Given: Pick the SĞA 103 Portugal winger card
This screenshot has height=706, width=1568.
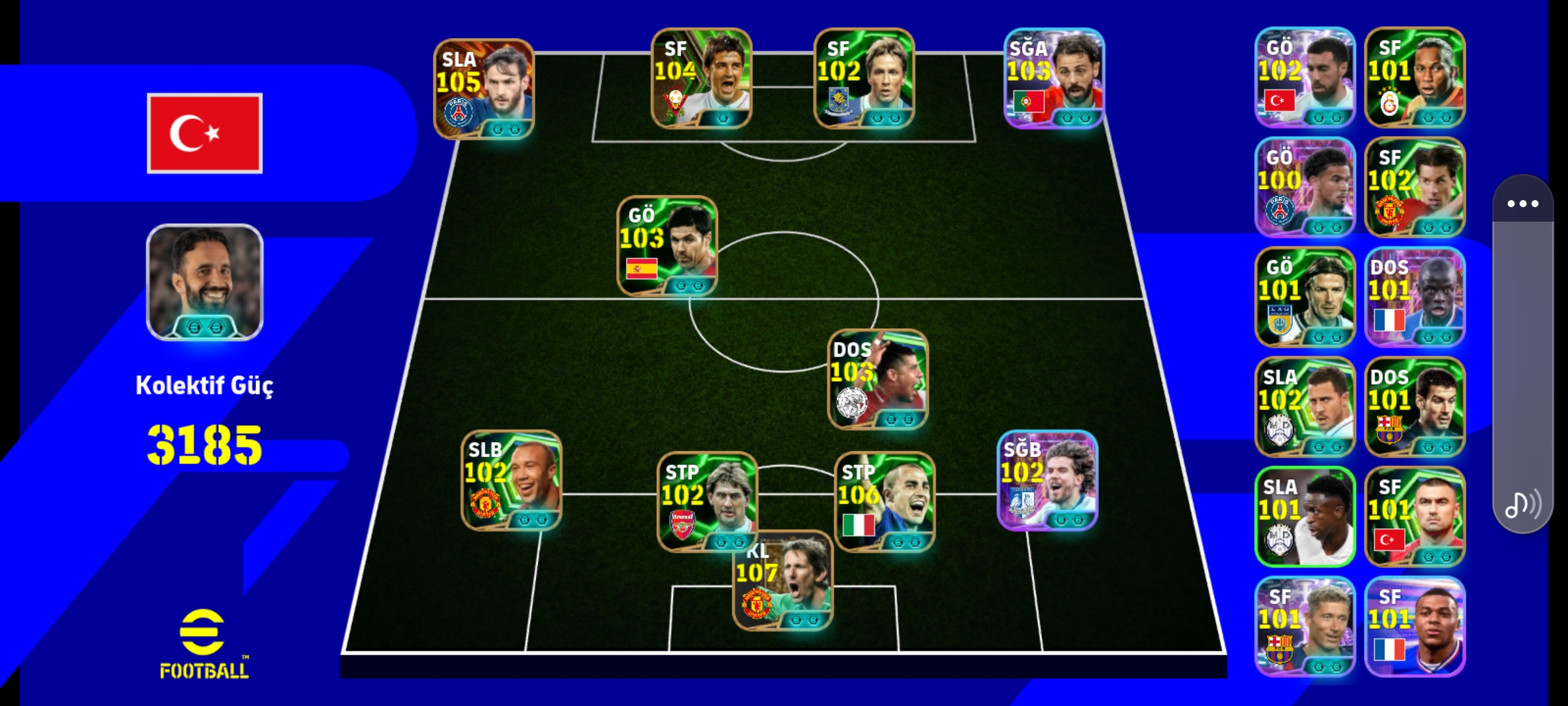Looking at the screenshot, I should [x=1054, y=78].
